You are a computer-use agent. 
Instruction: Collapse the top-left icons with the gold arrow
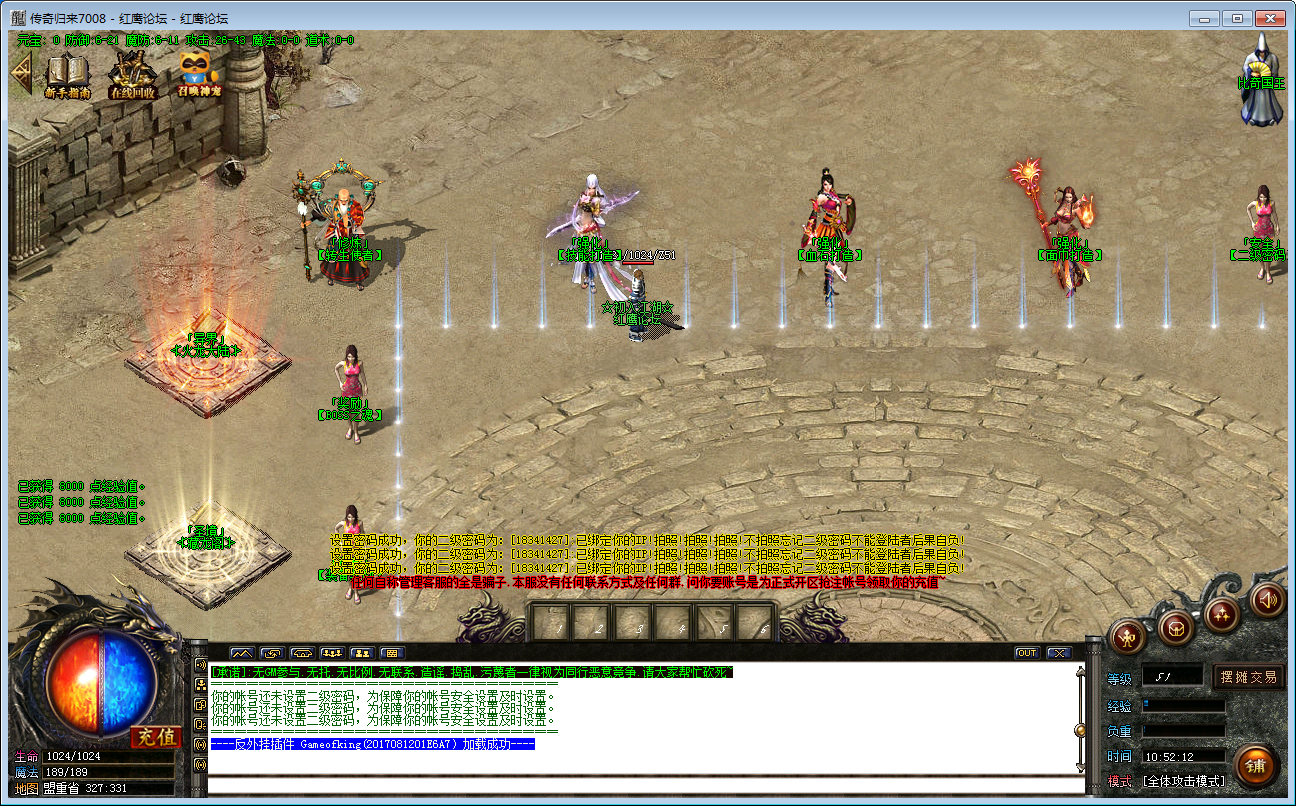coord(20,73)
